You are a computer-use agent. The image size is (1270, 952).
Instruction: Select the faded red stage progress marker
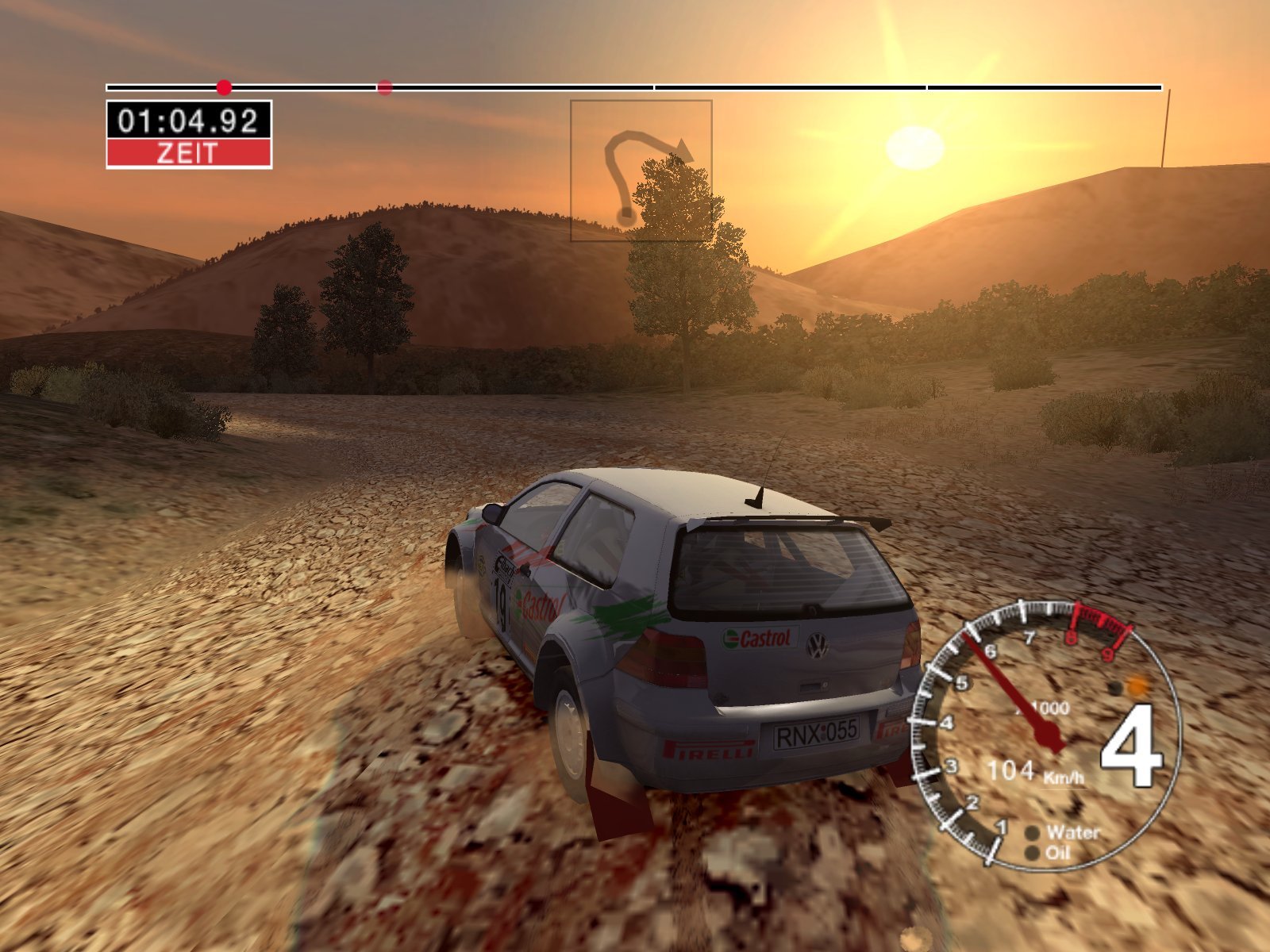[385, 87]
